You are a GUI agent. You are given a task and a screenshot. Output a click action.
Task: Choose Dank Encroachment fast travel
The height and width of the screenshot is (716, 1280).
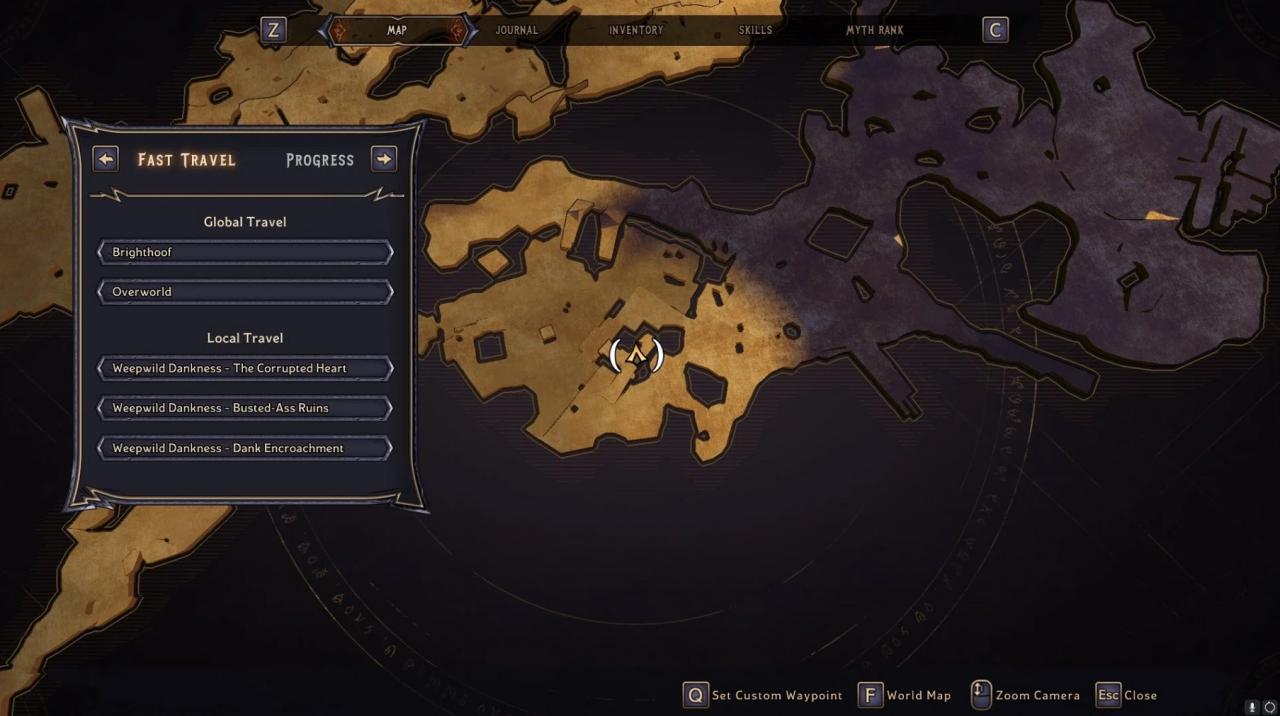point(245,448)
